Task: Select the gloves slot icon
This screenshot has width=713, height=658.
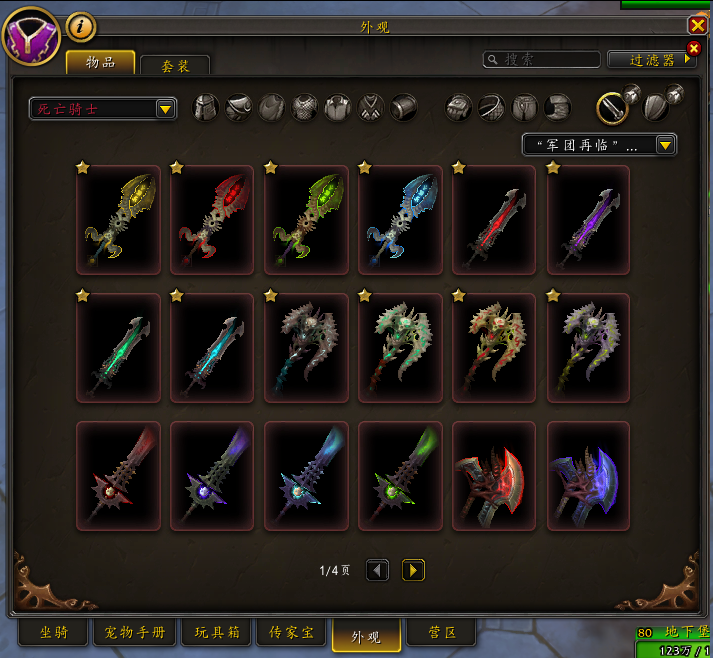Action: [459, 108]
